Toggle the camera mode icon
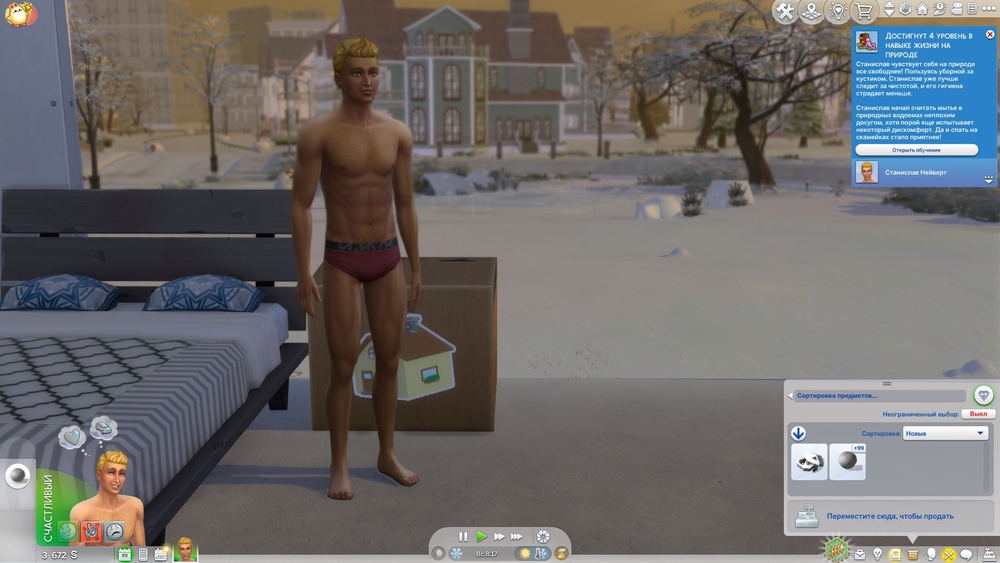 [x=956, y=9]
